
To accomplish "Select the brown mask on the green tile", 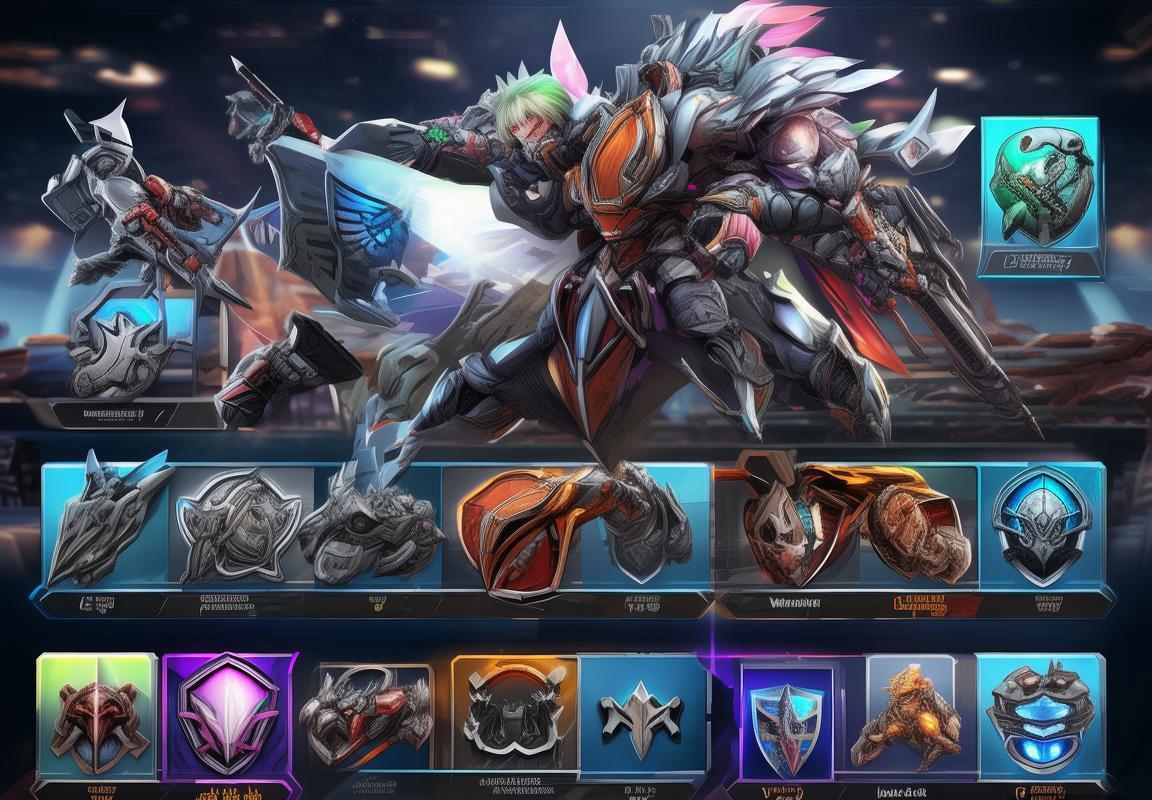I will point(97,714).
